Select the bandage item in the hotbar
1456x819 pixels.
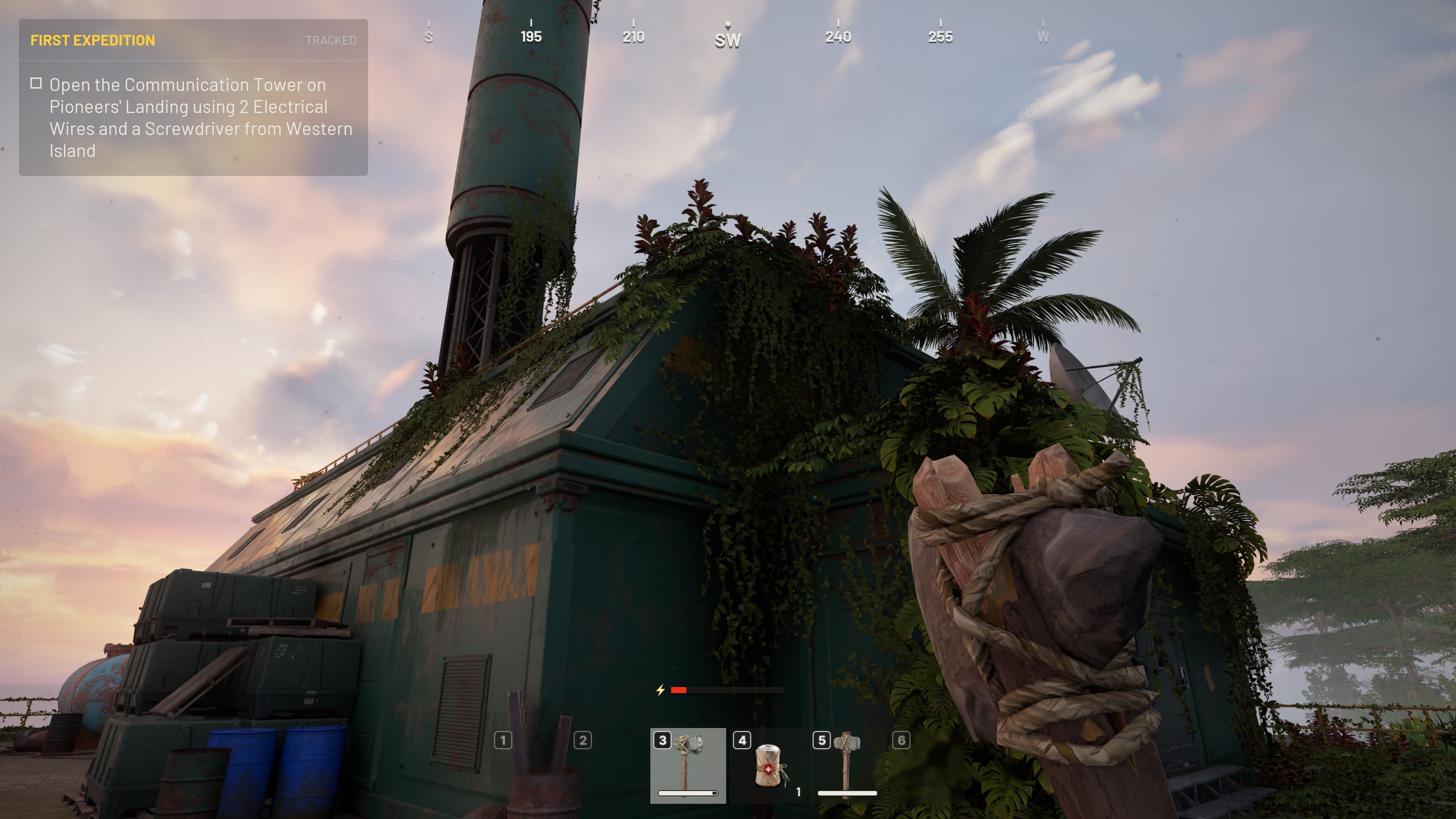(767, 765)
